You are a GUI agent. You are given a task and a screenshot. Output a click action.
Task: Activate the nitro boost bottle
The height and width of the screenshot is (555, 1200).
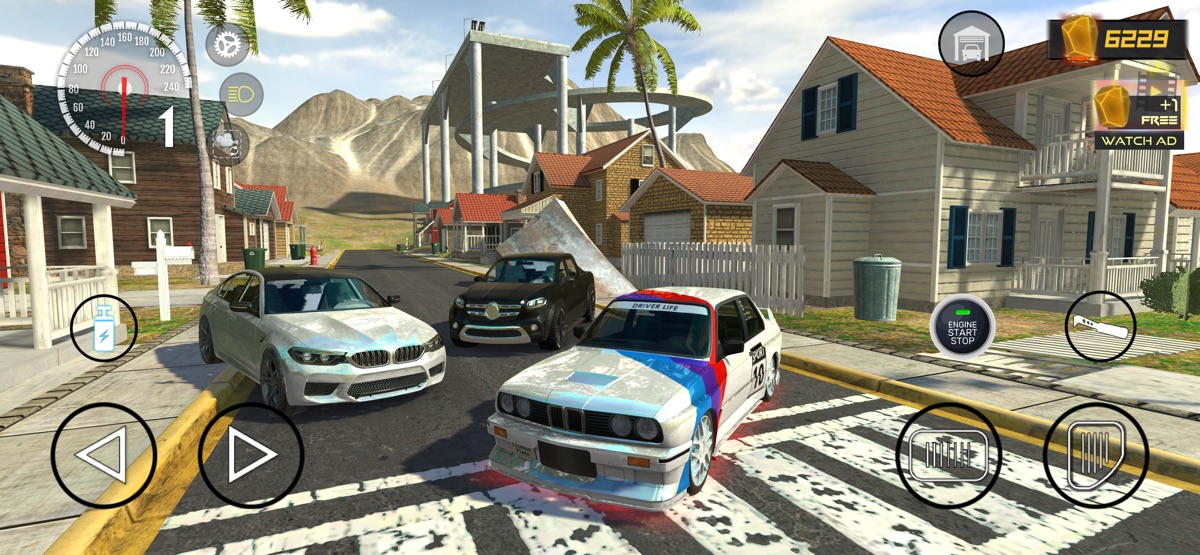click(104, 328)
